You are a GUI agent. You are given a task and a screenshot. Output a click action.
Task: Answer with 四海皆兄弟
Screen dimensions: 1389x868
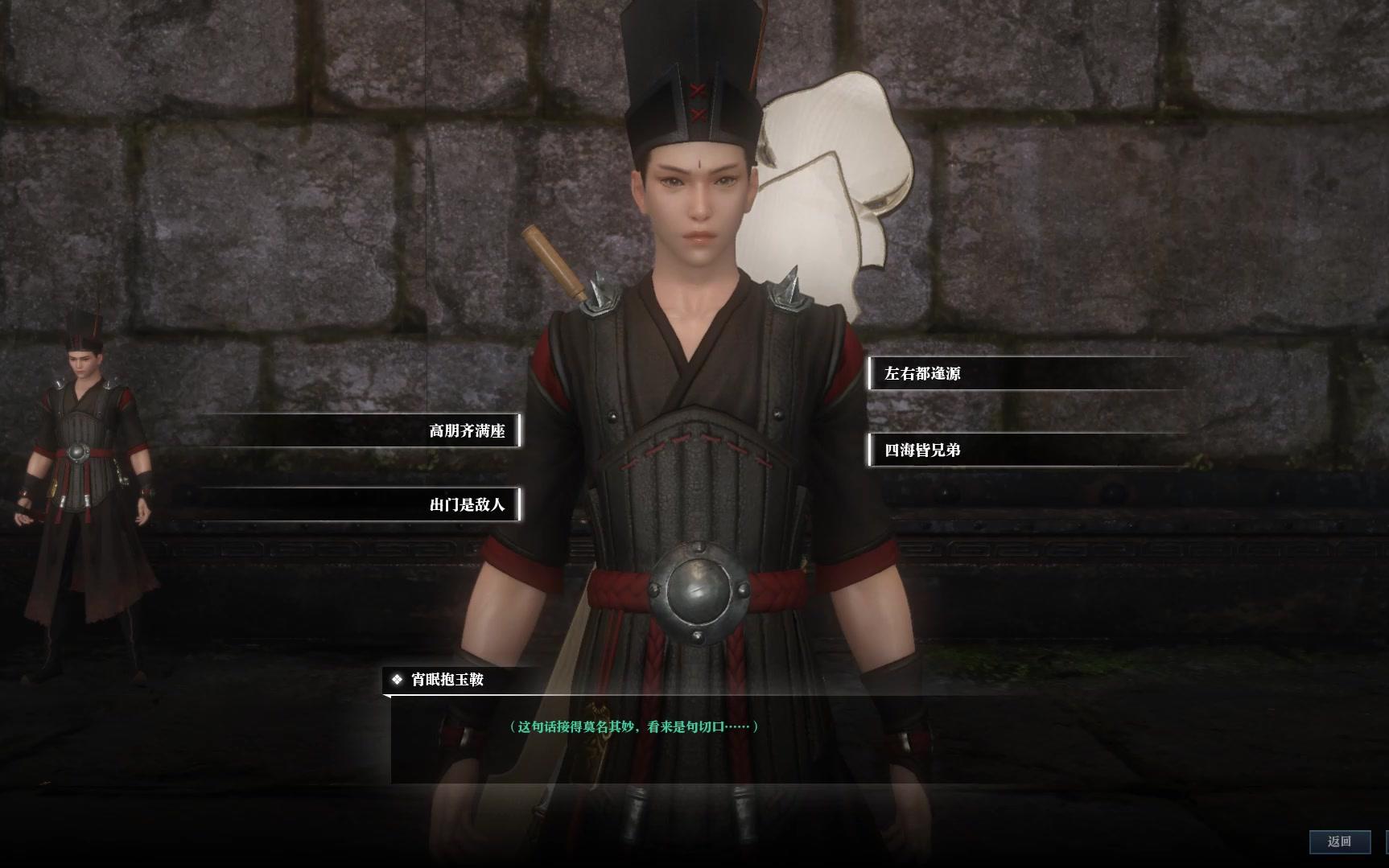[x=922, y=450]
